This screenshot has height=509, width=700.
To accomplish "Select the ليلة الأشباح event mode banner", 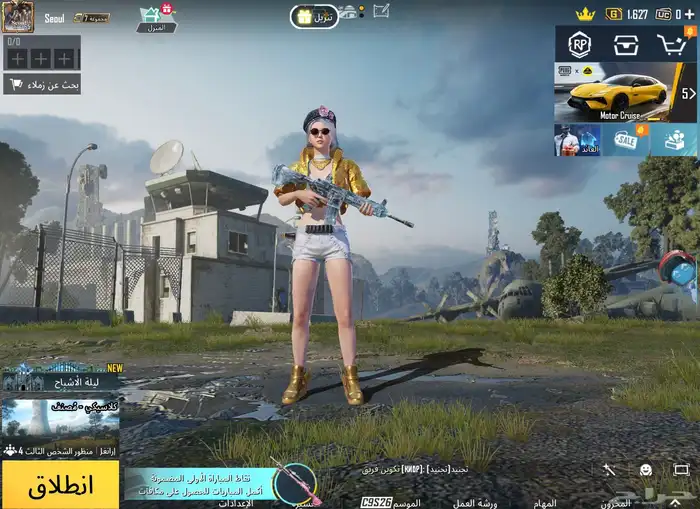I will pos(60,377).
